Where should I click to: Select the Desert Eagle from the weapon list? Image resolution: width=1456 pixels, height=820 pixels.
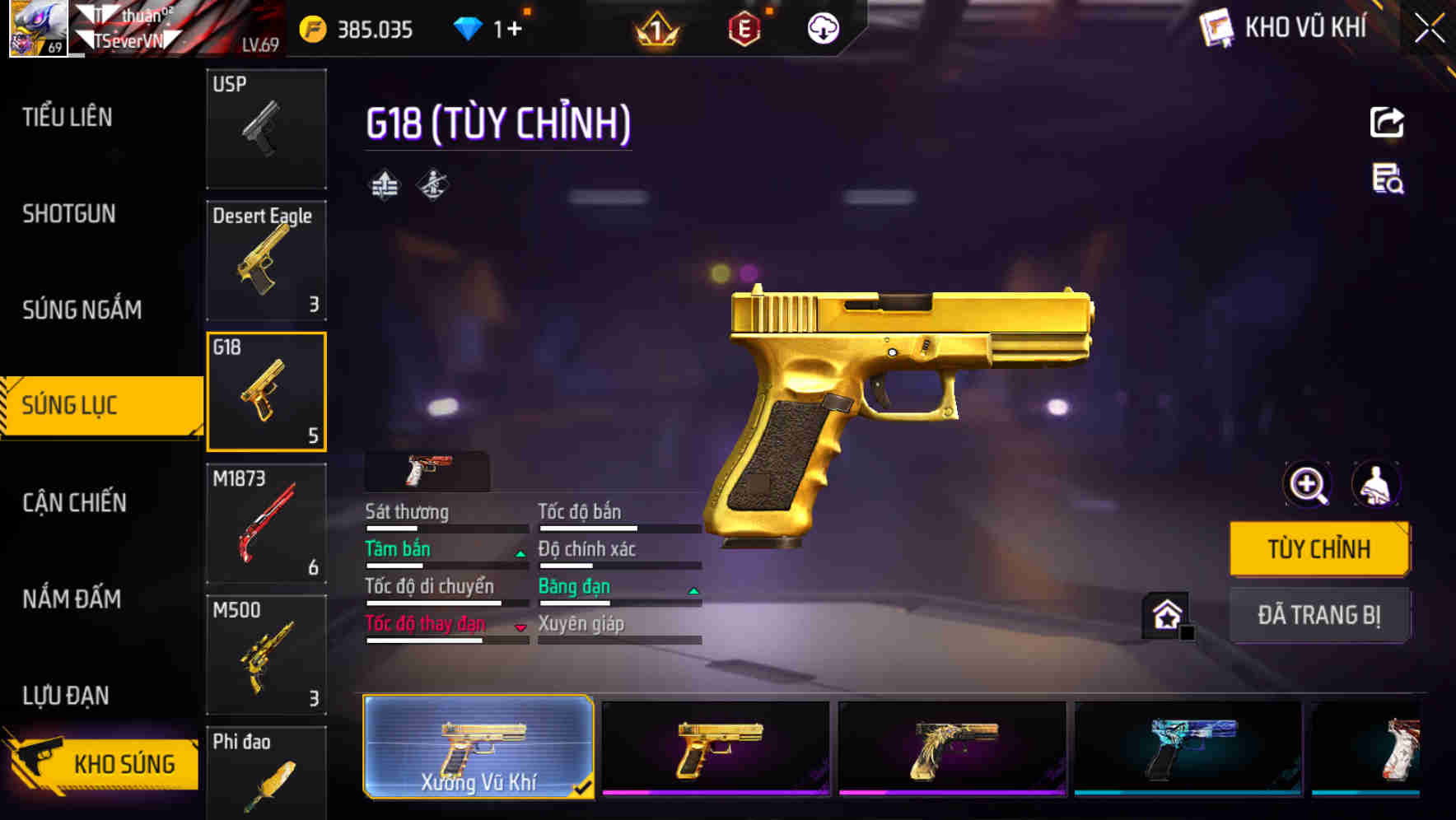click(266, 259)
